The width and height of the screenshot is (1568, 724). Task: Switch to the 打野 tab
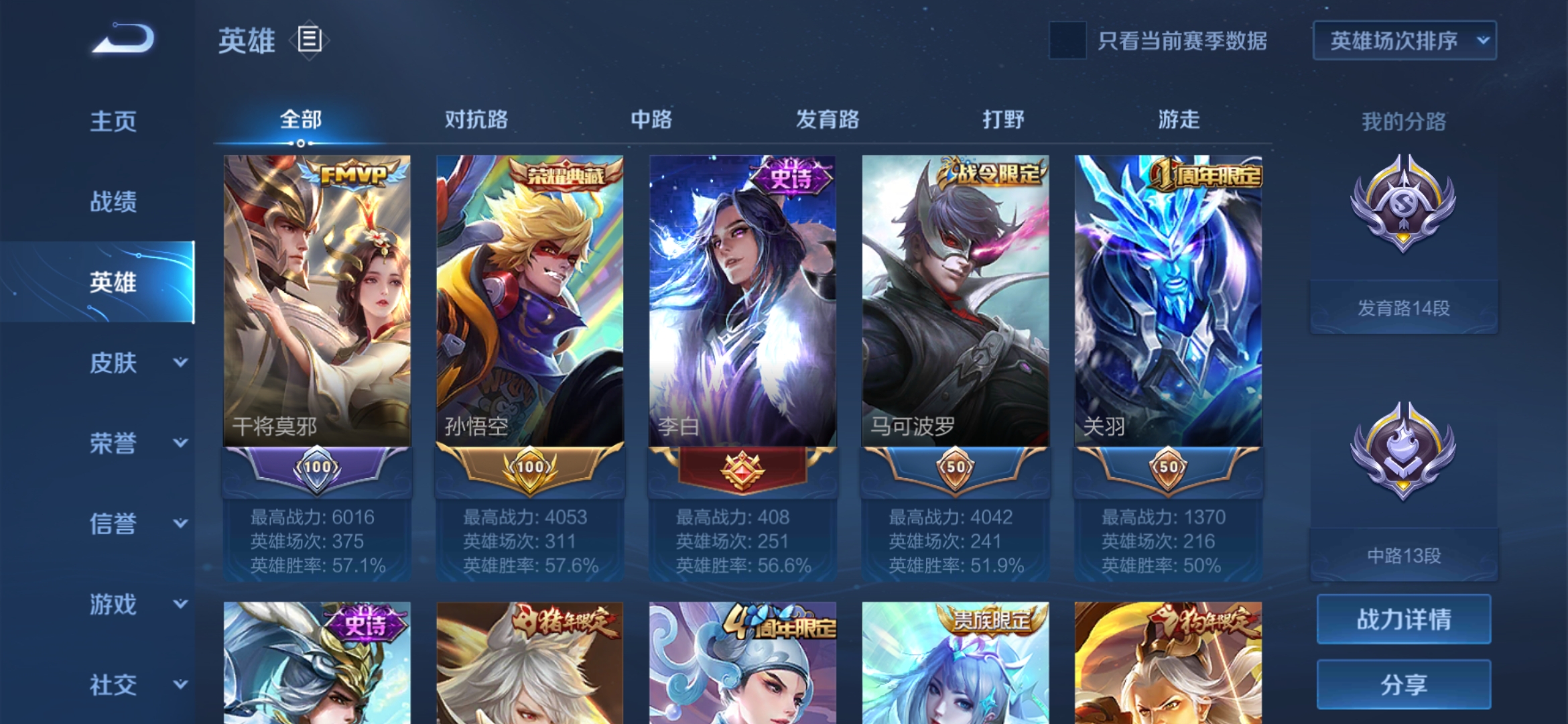pos(1002,119)
